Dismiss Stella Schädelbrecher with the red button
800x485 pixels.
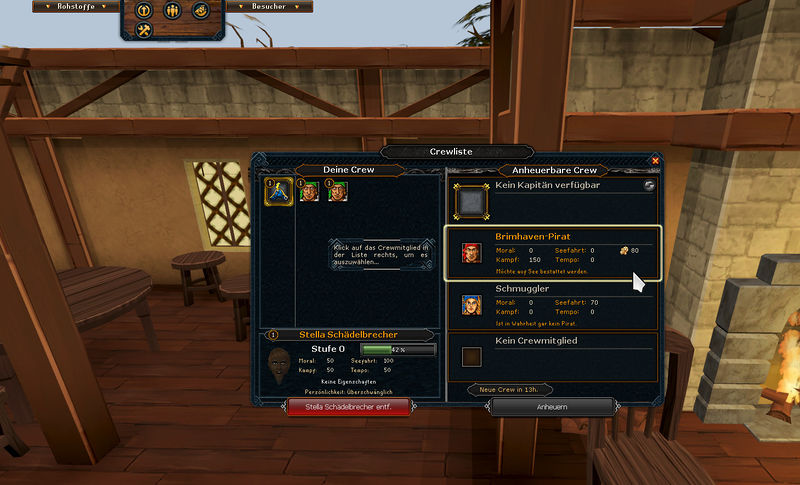[349, 407]
